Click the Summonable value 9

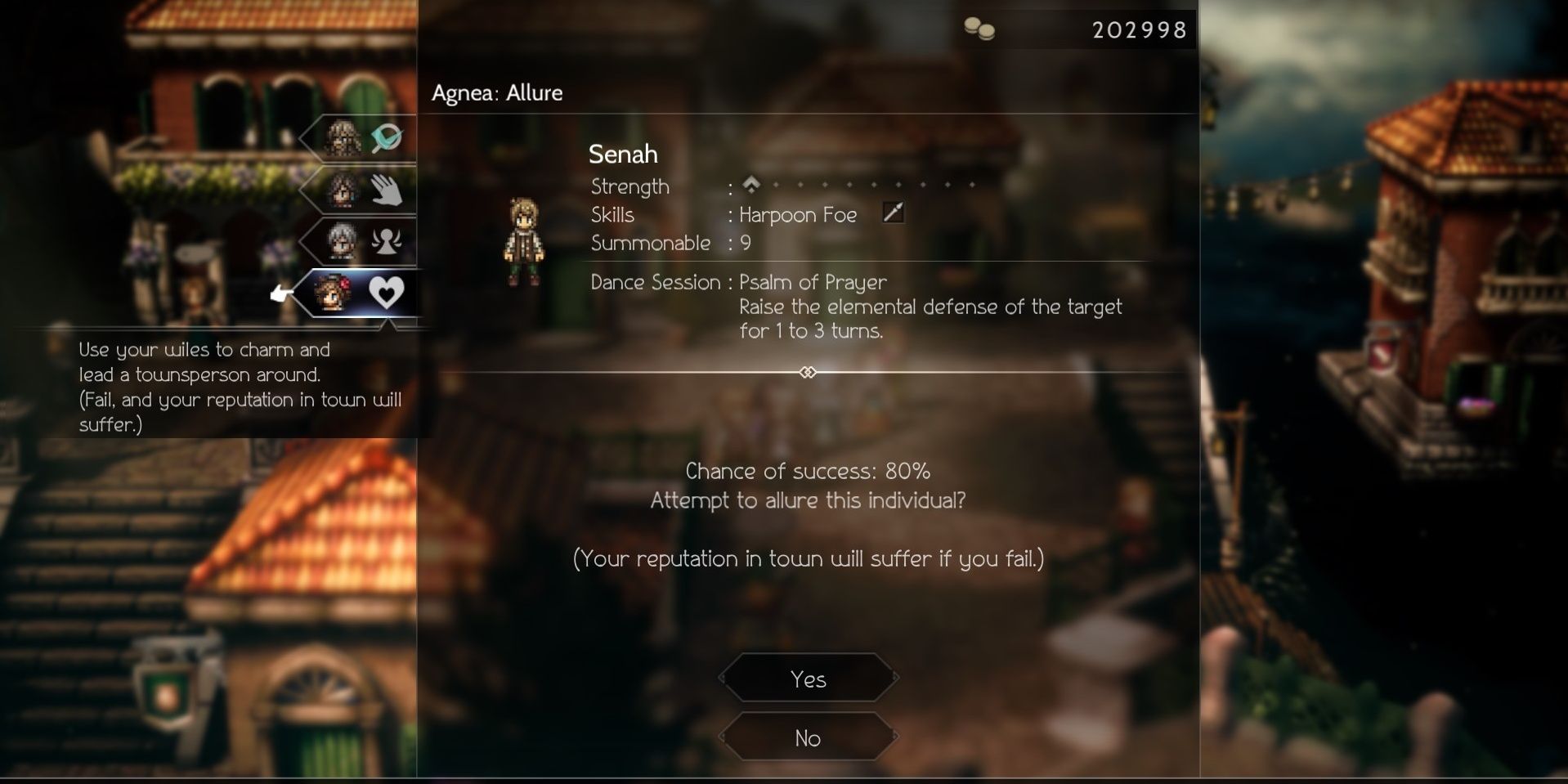[746, 243]
